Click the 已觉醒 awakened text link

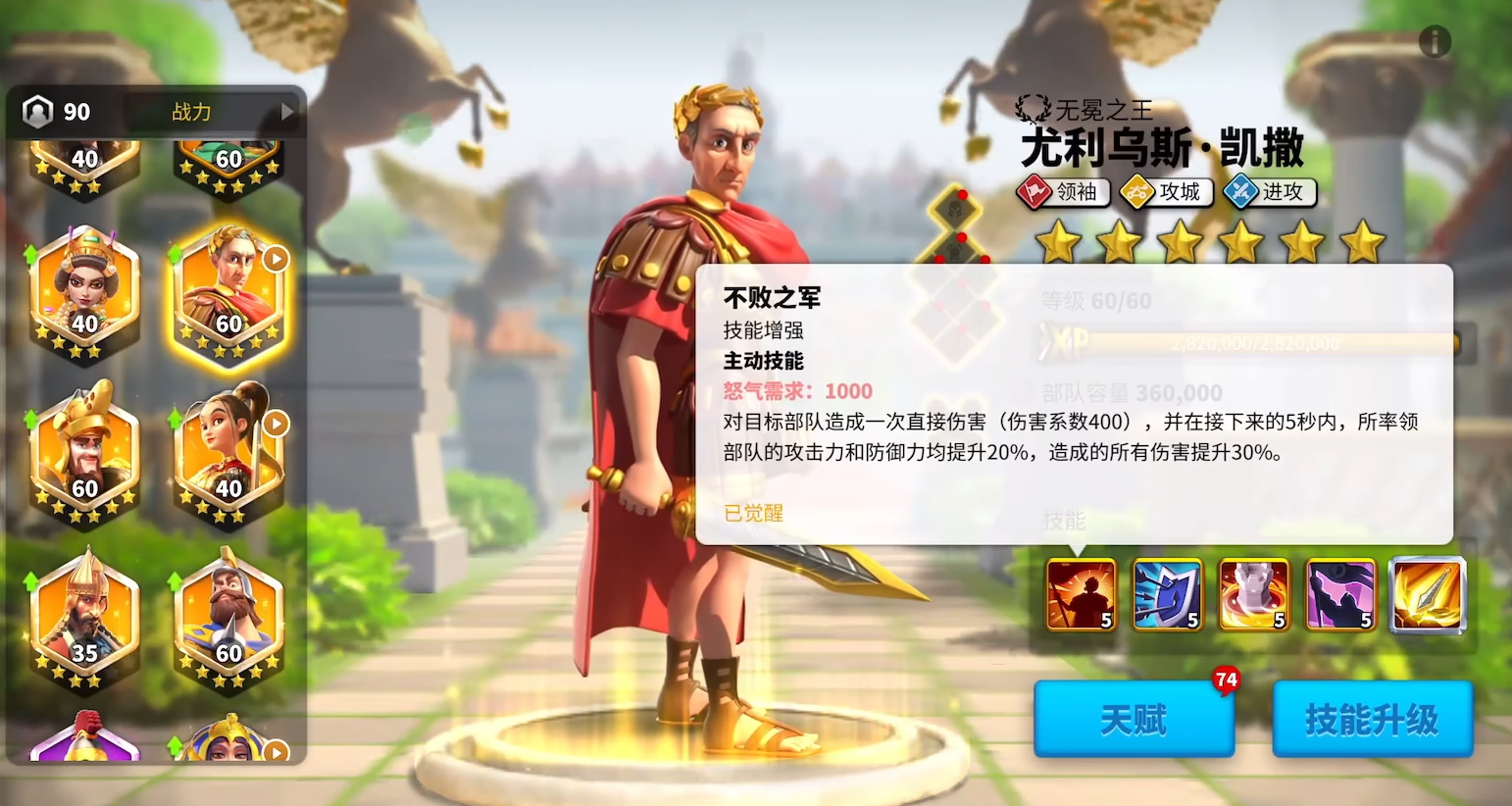pos(751,513)
